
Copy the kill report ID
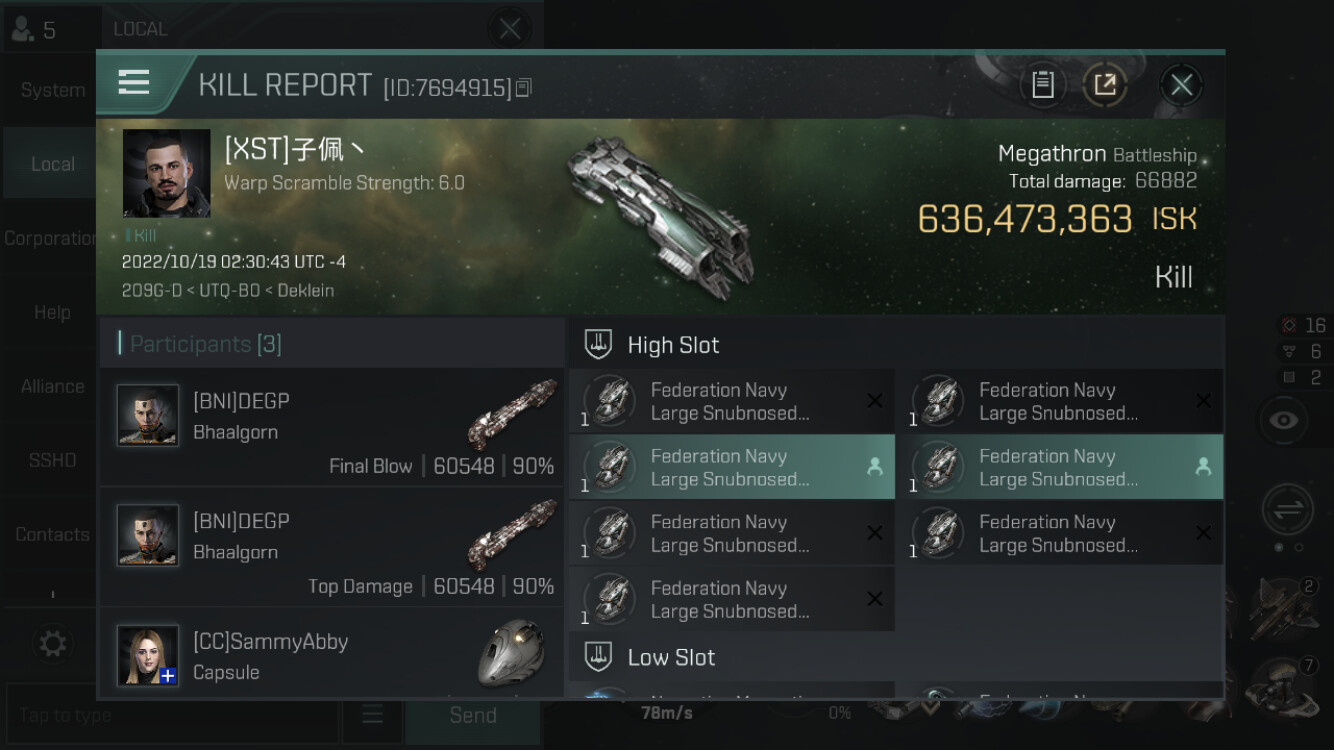click(x=524, y=88)
